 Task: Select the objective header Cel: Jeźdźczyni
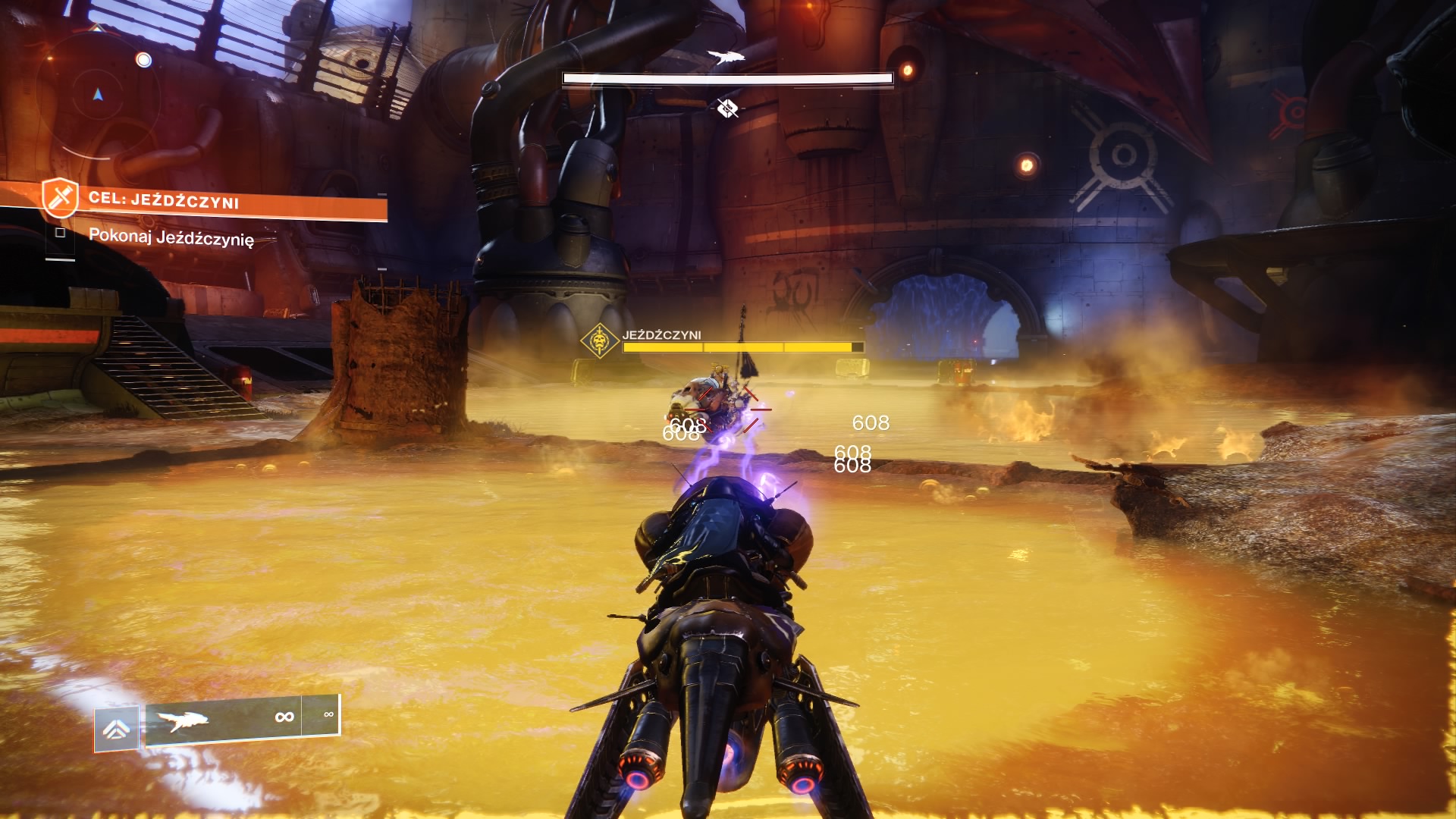point(164,200)
